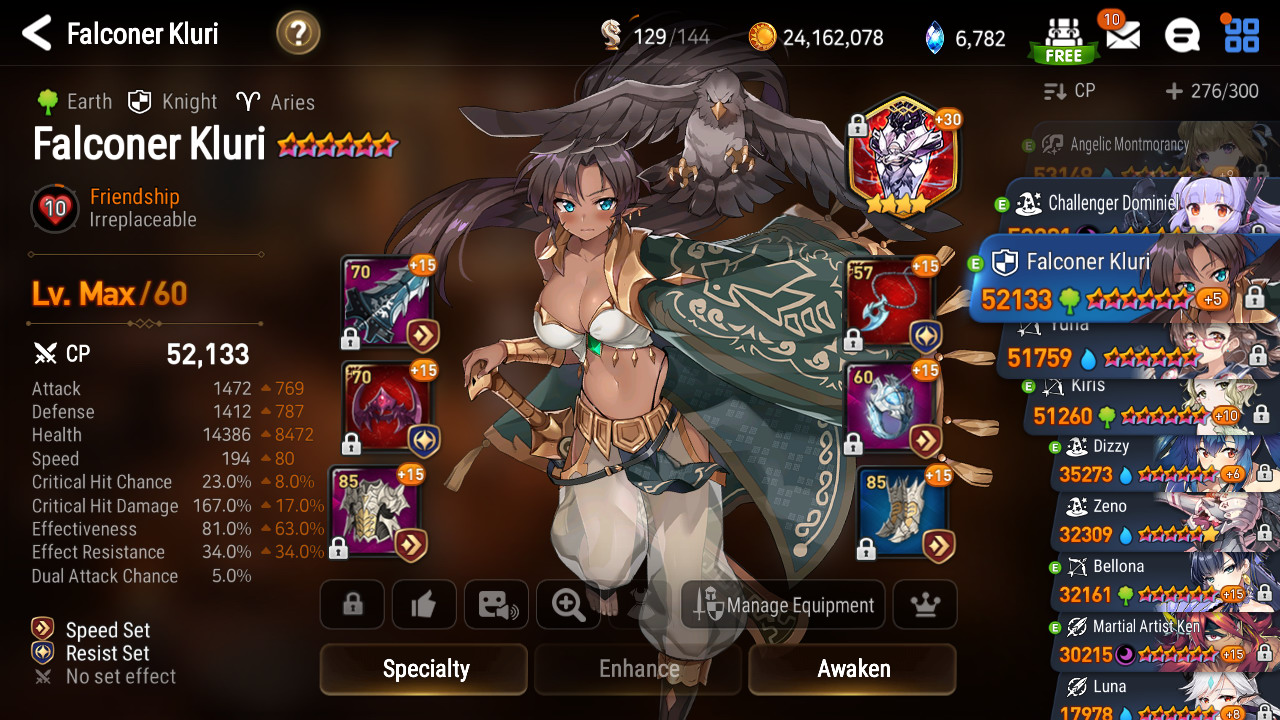Open the question mark help button
The height and width of the screenshot is (720, 1280).
point(298,34)
